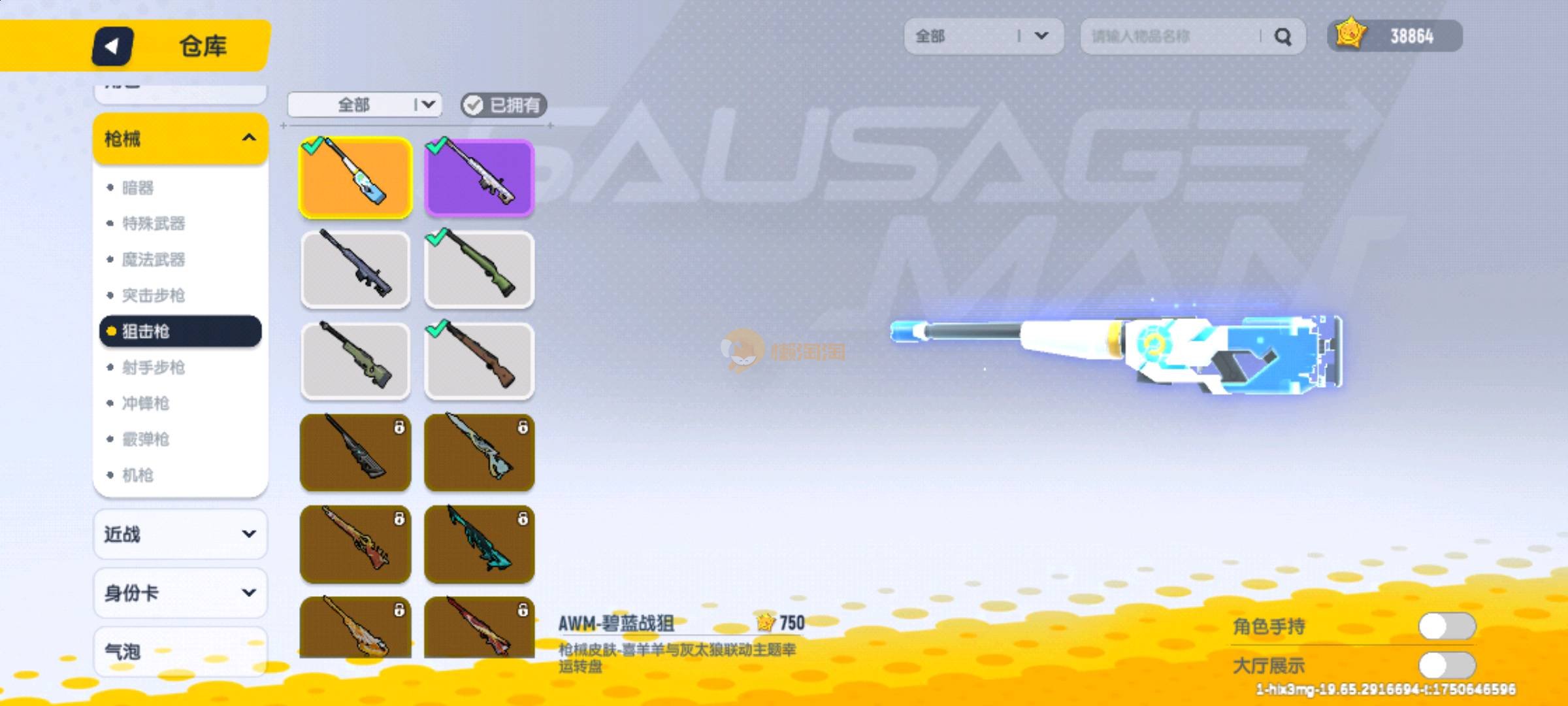
Task: Select the orange-background AWM skin tile
Action: pyautogui.click(x=355, y=178)
